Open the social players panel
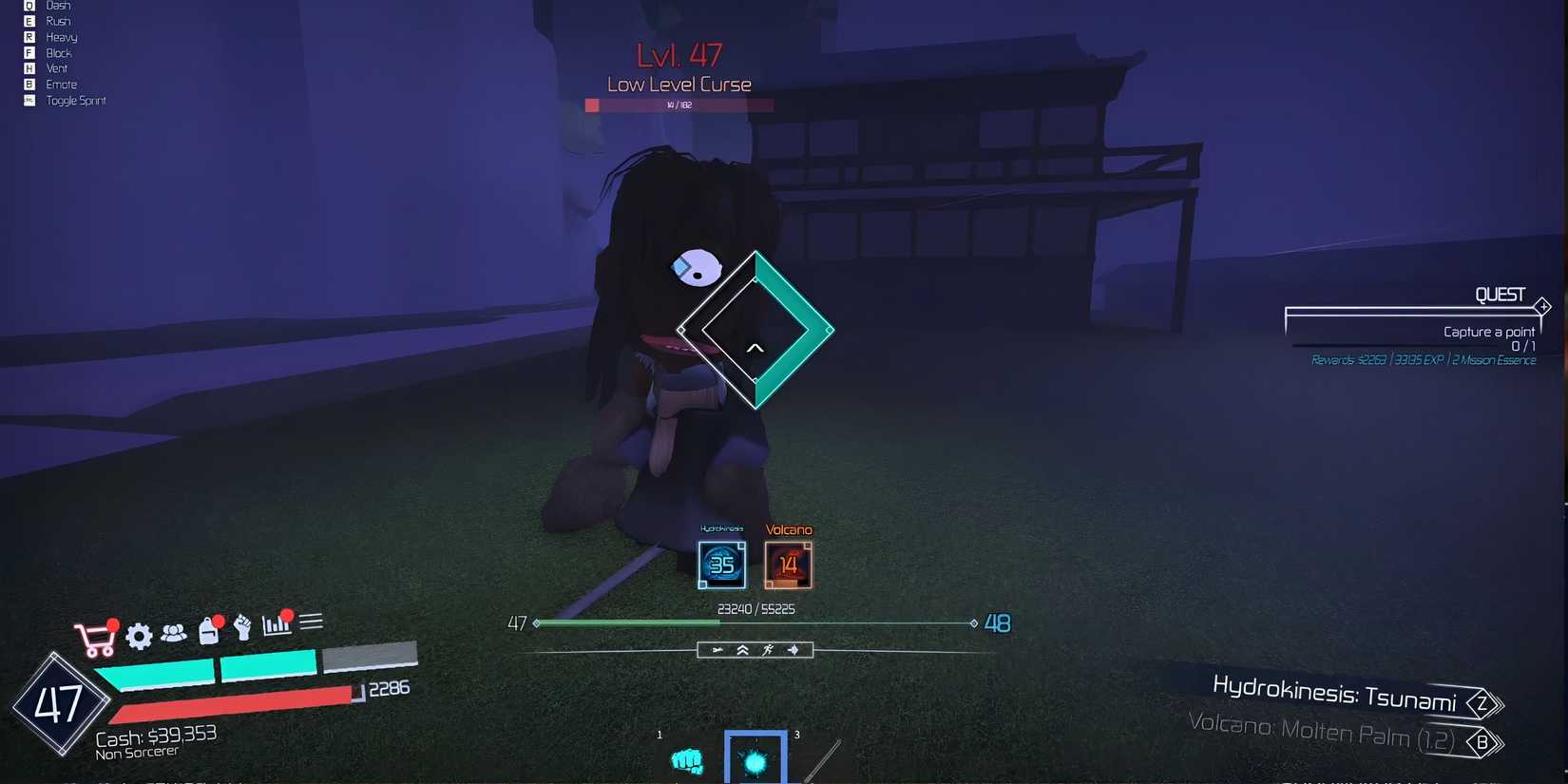 176,634
